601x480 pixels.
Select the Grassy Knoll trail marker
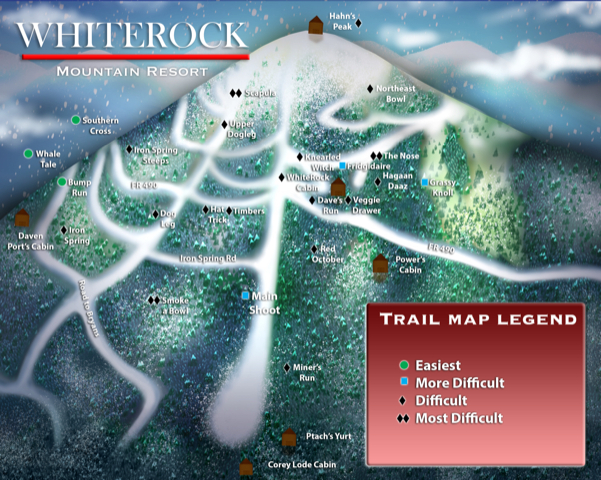click(x=424, y=182)
